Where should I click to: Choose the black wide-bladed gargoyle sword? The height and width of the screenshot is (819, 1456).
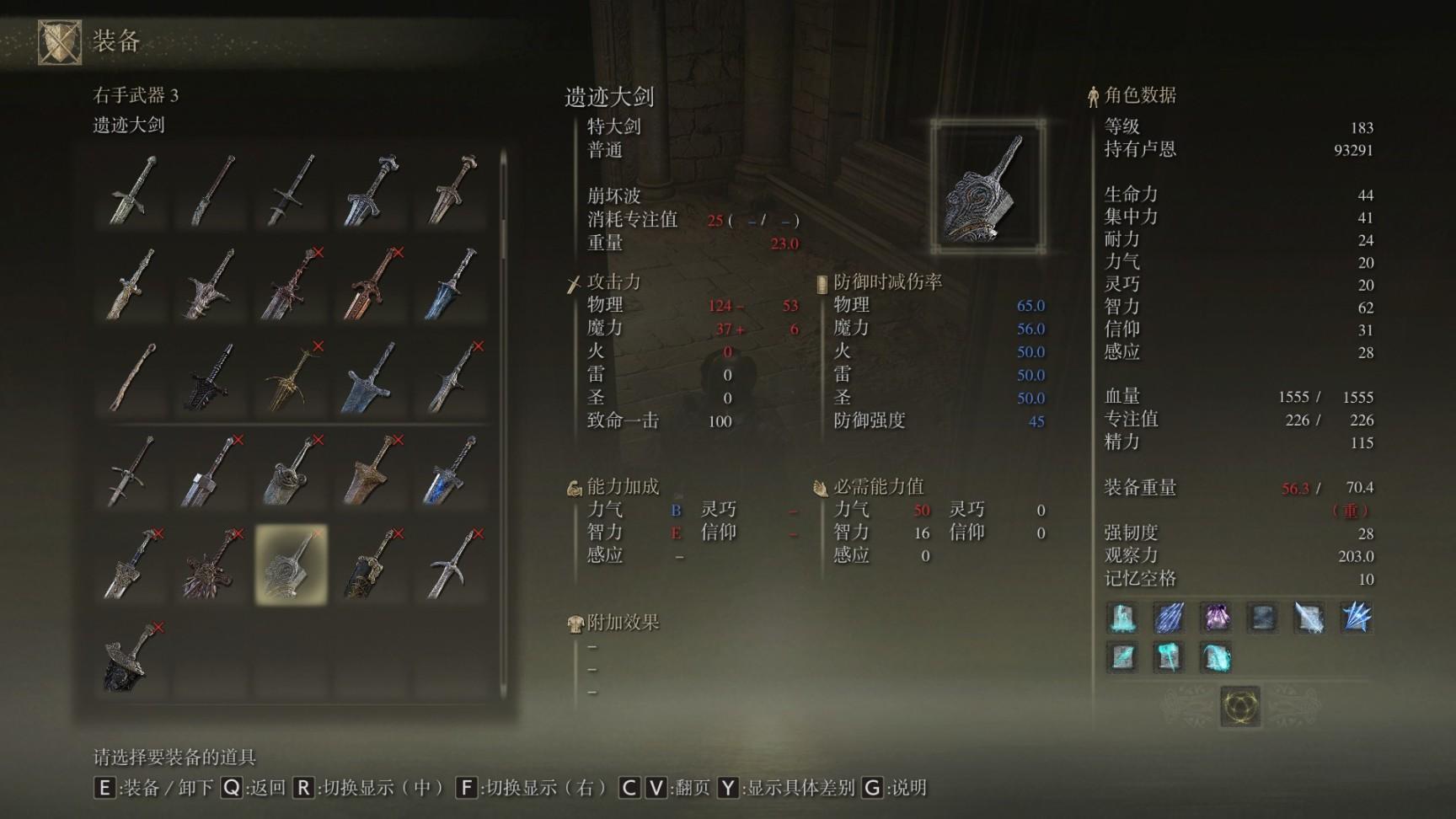211,377
